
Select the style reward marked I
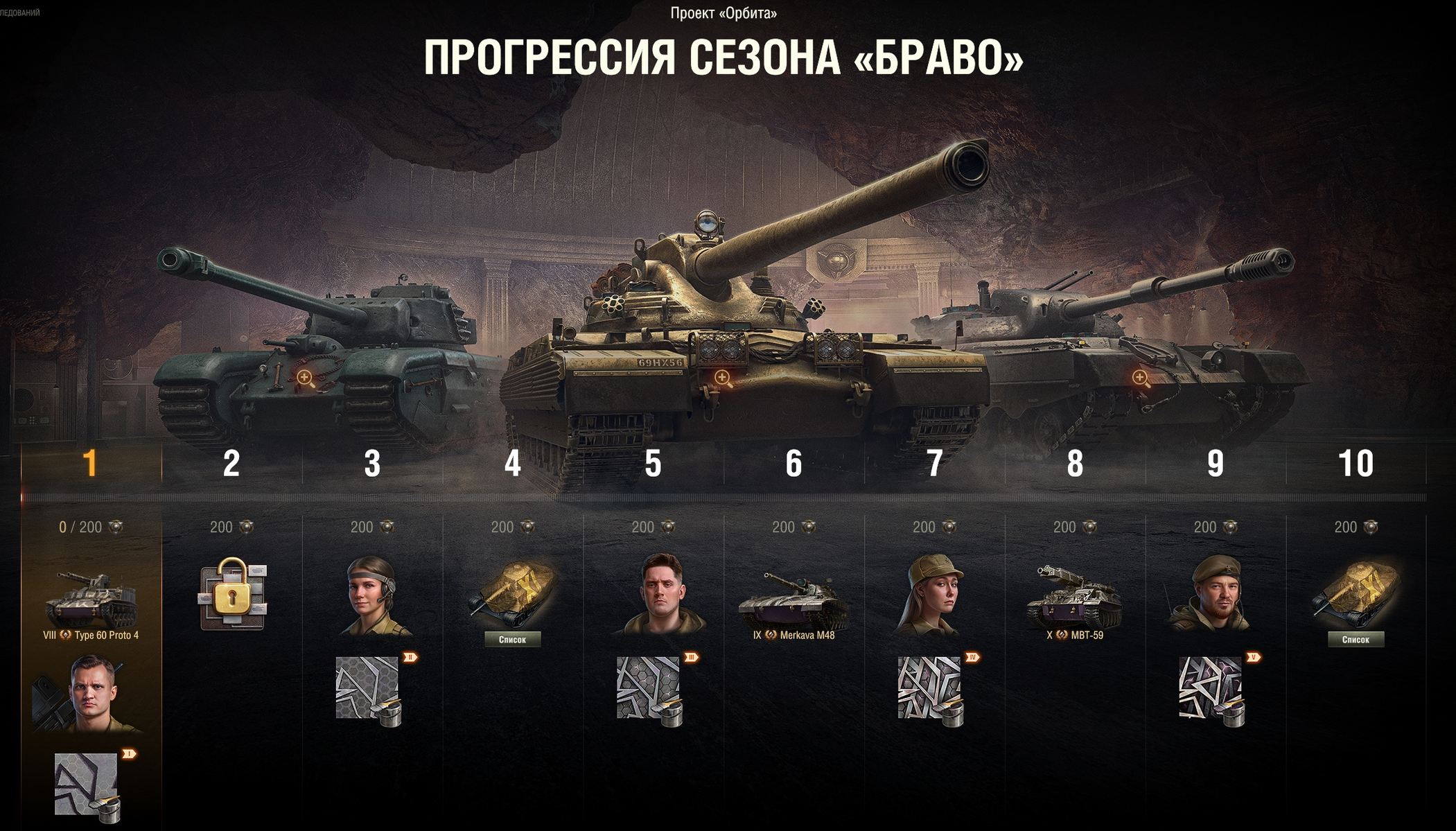coord(87,785)
